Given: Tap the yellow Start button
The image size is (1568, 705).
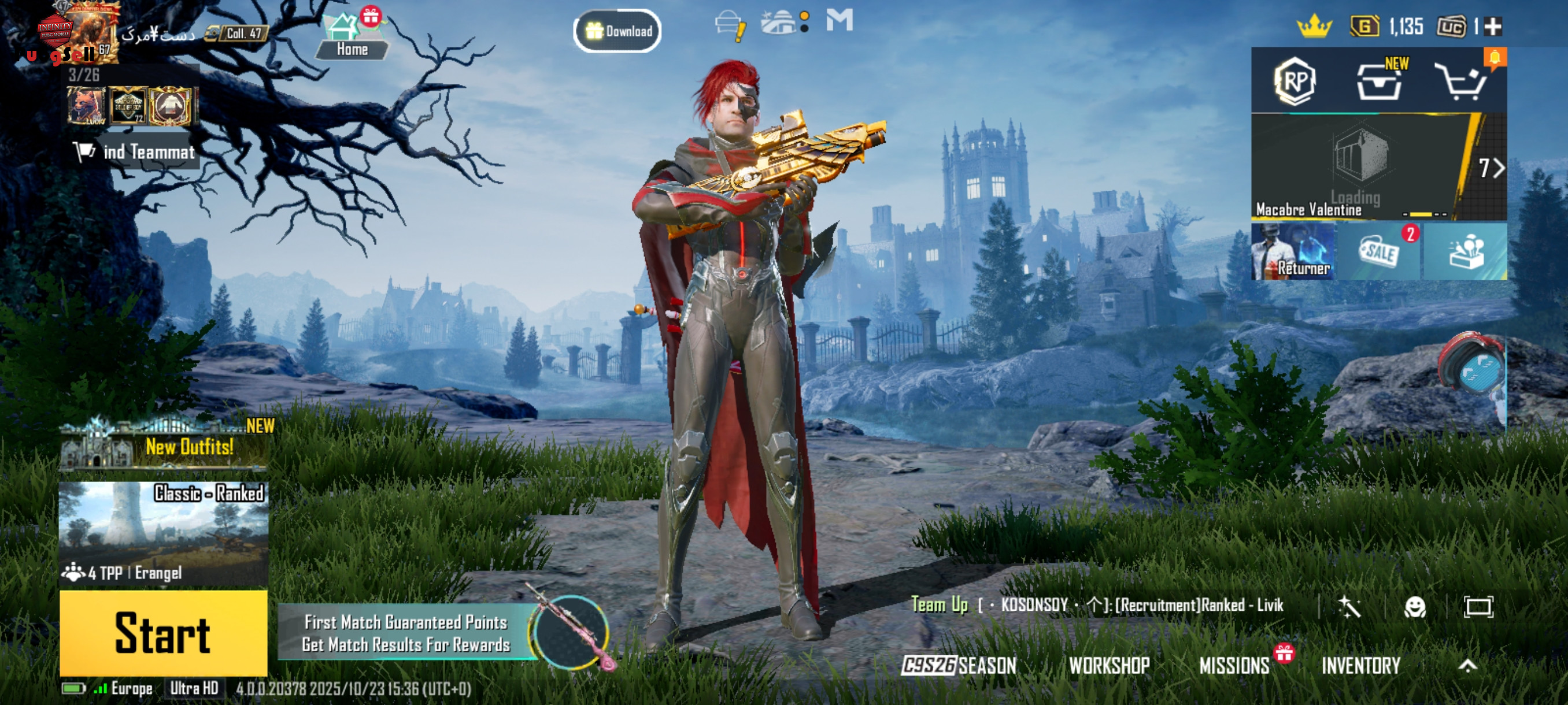Looking at the screenshot, I should (x=163, y=633).
